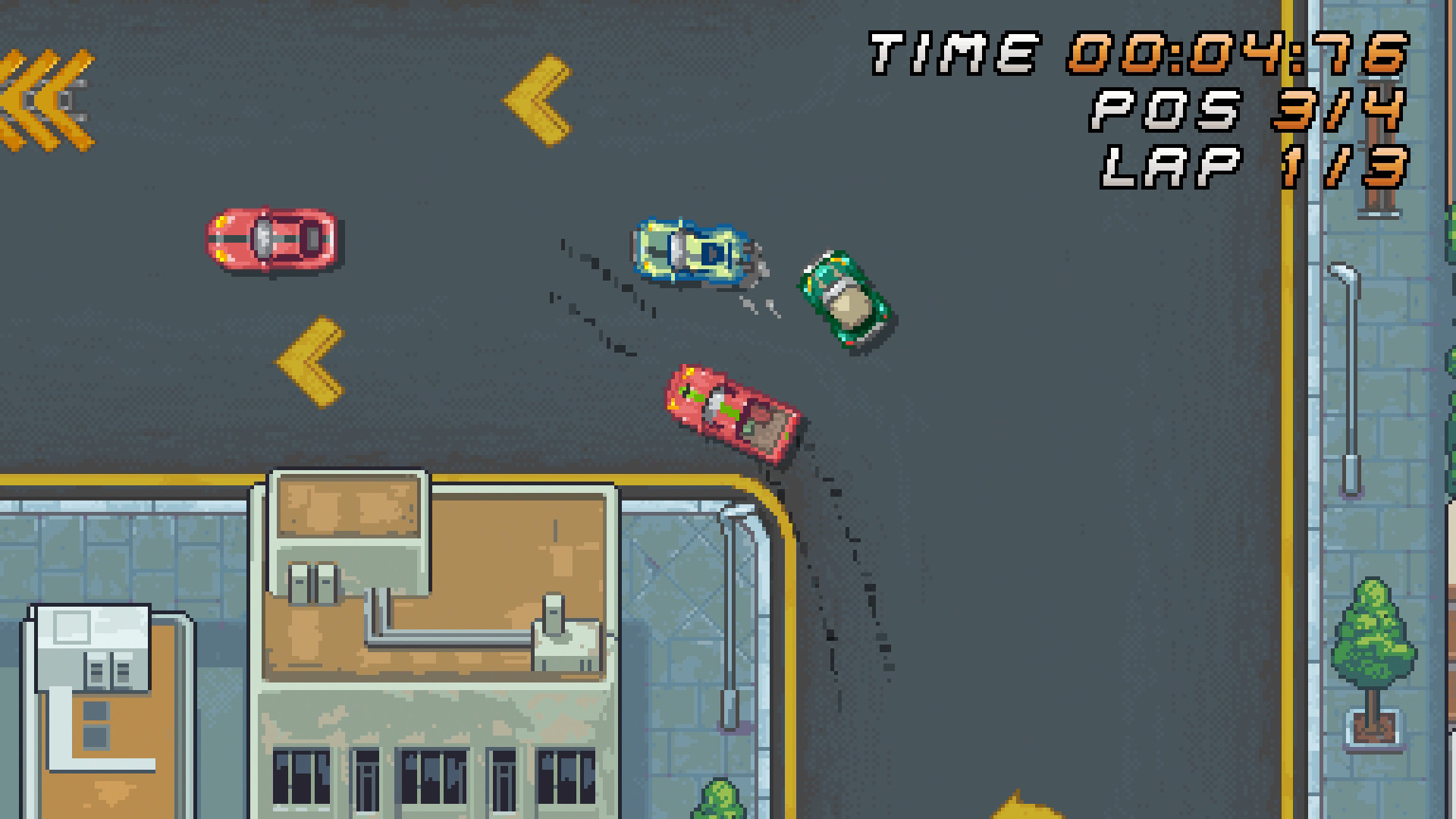Image resolution: width=1456 pixels, height=819 pixels.
Task: Click the yellow chevron arrow near the top
Action: [x=535, y=99]
